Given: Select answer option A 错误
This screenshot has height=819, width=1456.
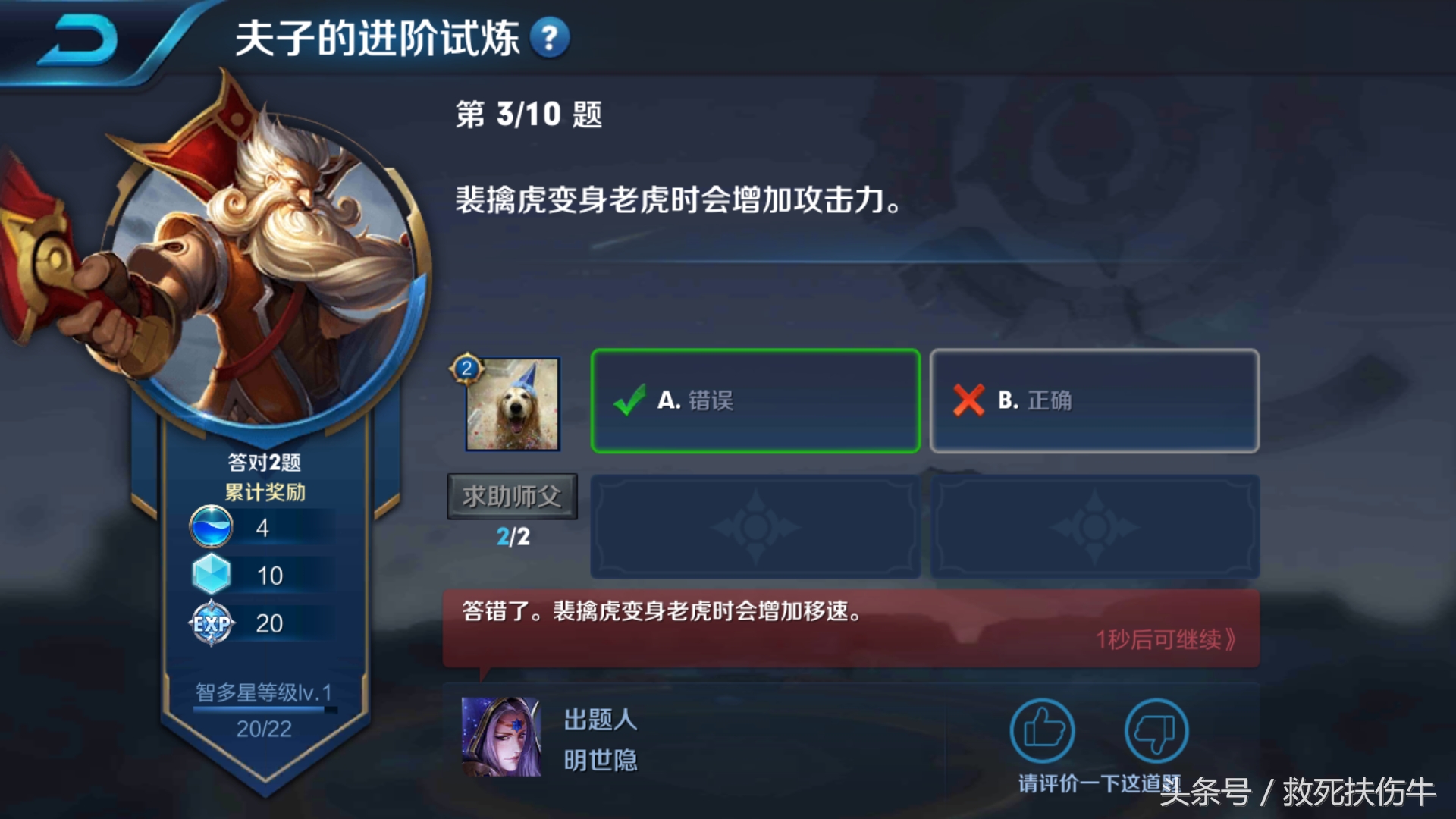Looking at the screenshot, I should pyautogui.click(x=755, y=400).
